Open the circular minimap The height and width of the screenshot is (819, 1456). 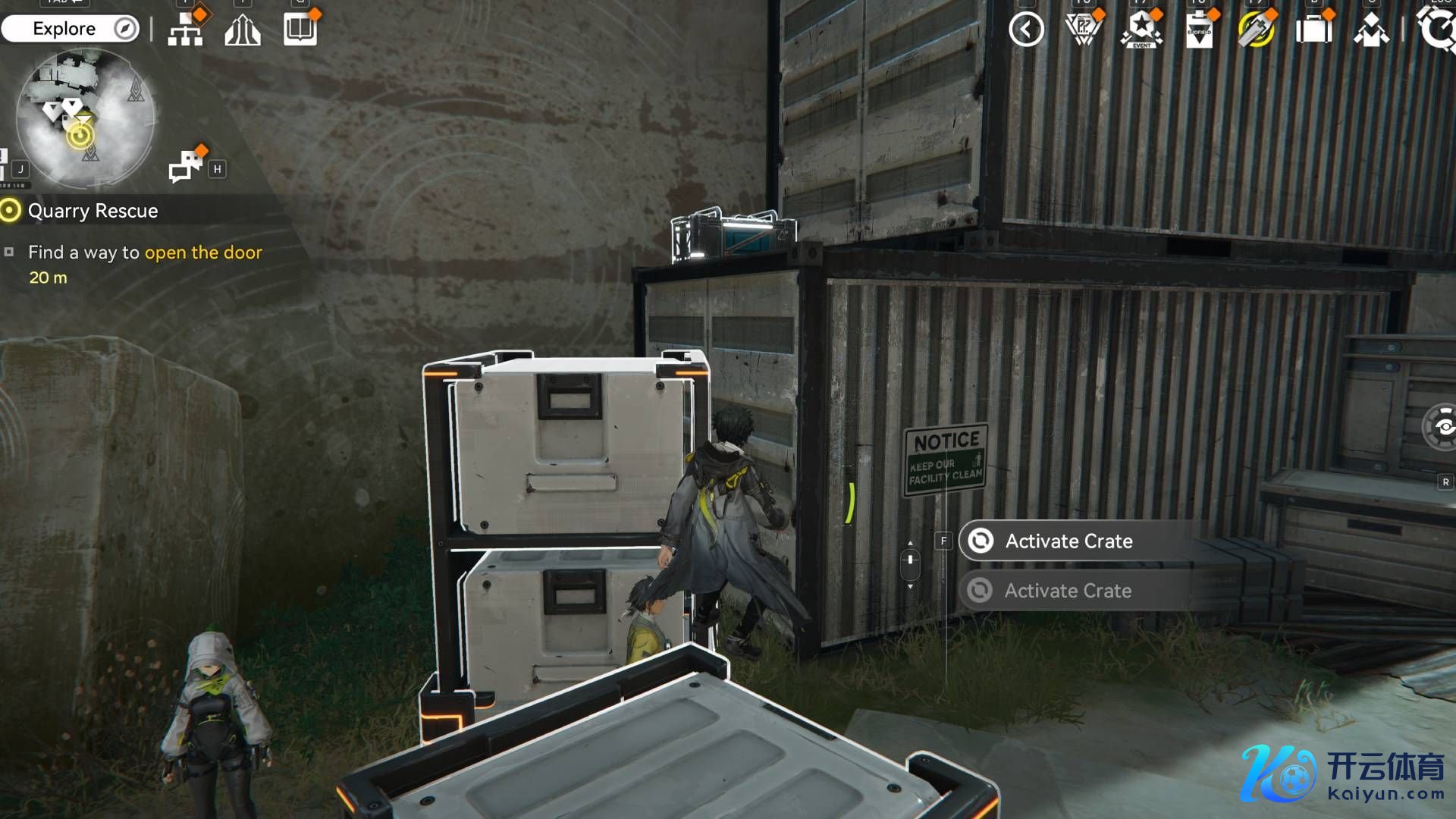pyautogui.click(x=85, y=118)
